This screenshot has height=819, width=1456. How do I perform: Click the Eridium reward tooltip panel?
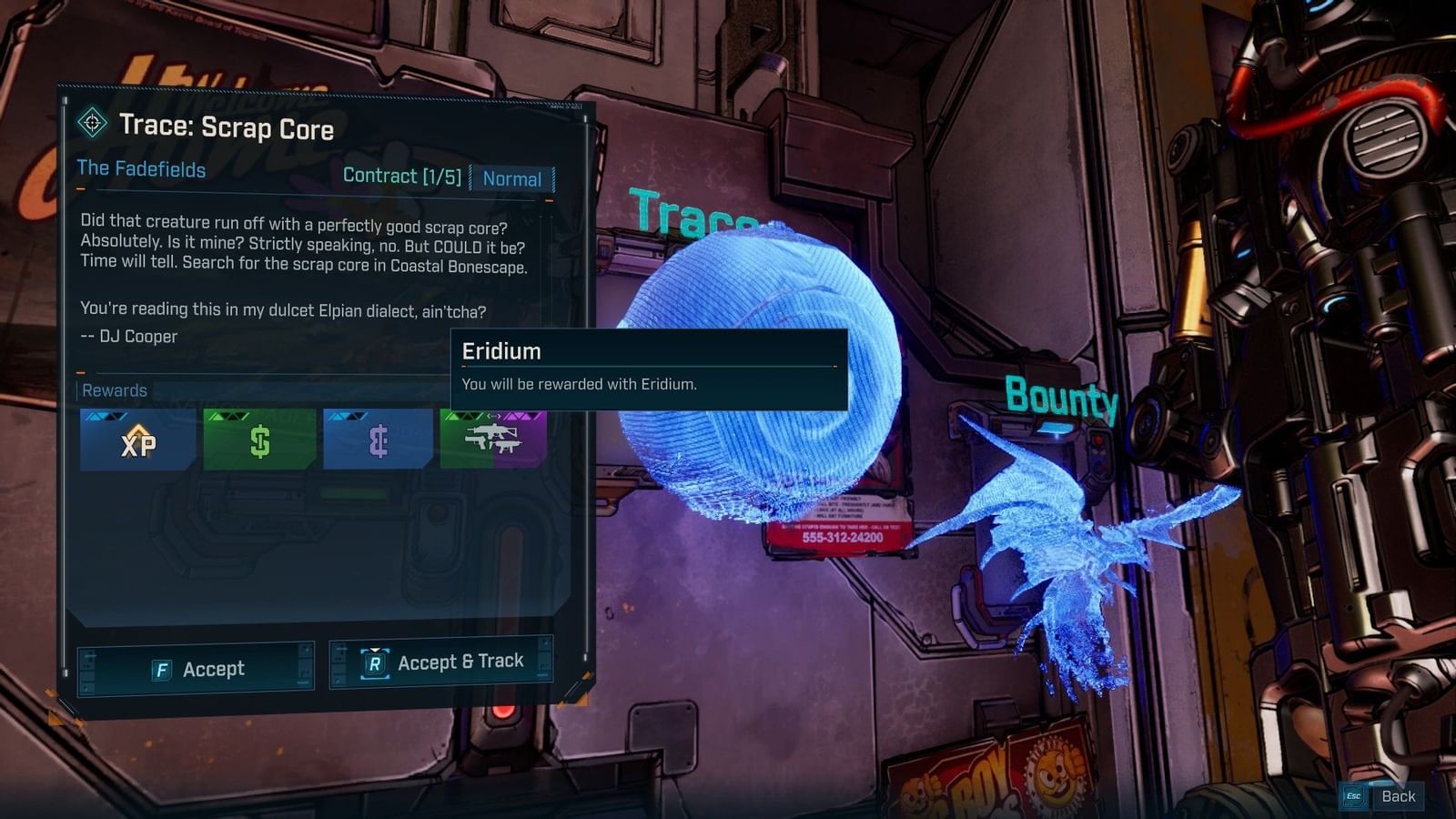coord(649,369)
